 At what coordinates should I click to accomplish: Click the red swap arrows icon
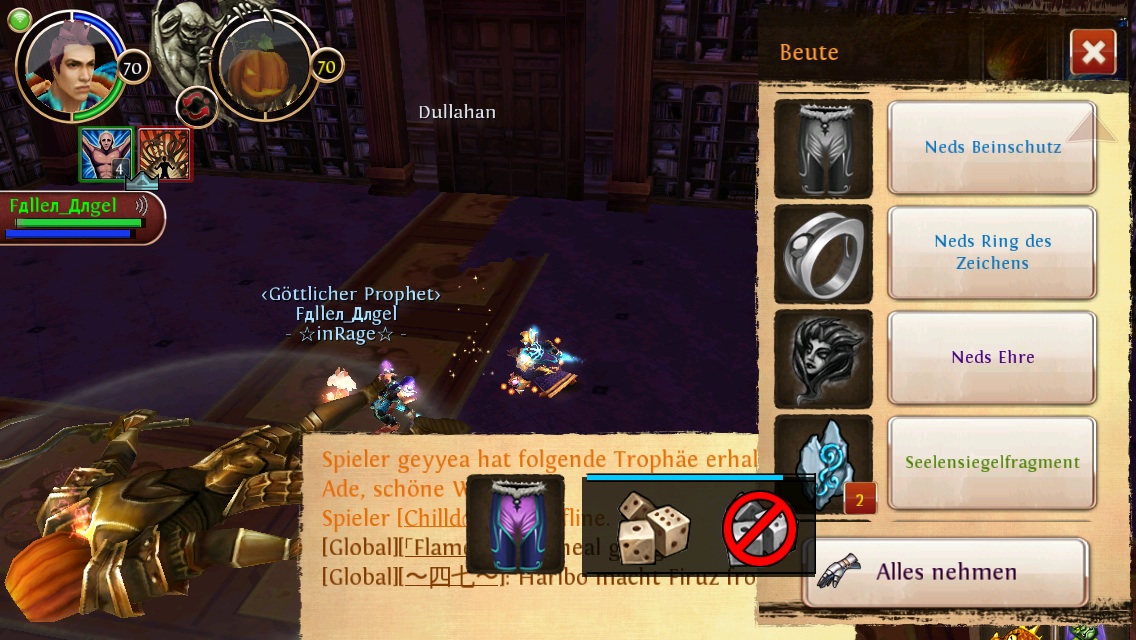click(197, 108)
